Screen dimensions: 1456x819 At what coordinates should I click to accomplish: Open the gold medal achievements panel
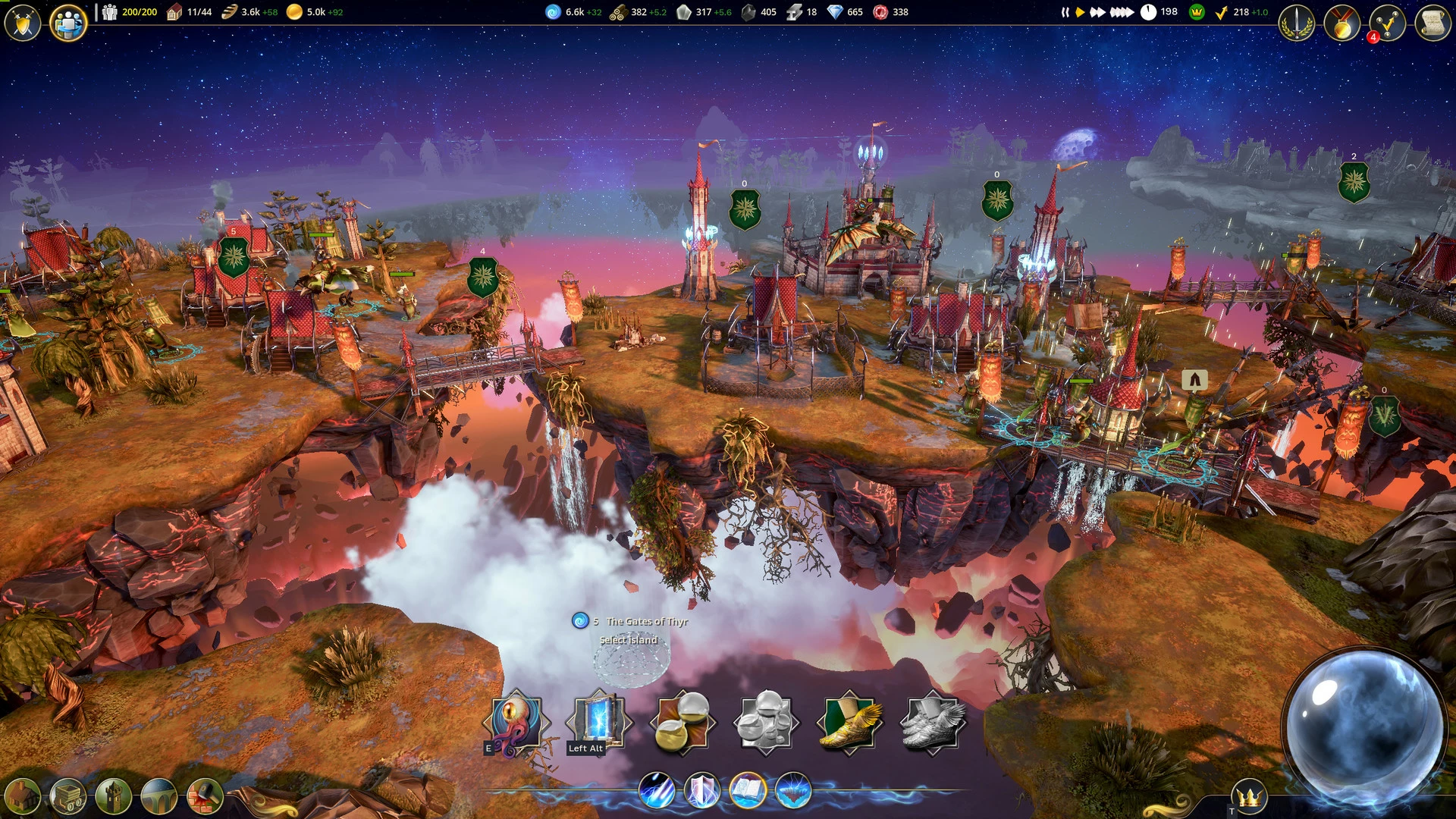1342,24
